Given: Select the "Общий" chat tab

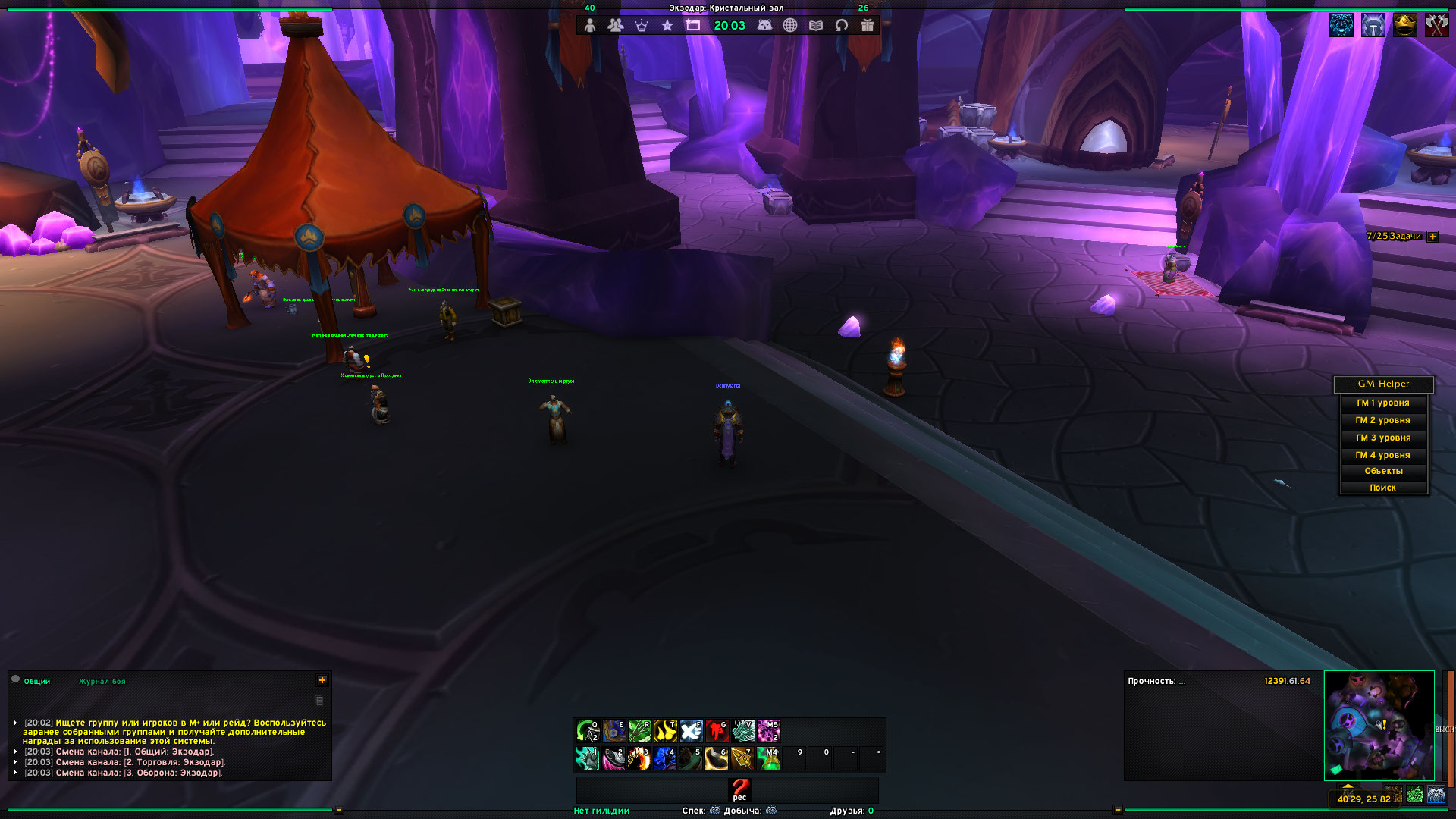Looking at the screenshot, I should [x=36, y=682].
